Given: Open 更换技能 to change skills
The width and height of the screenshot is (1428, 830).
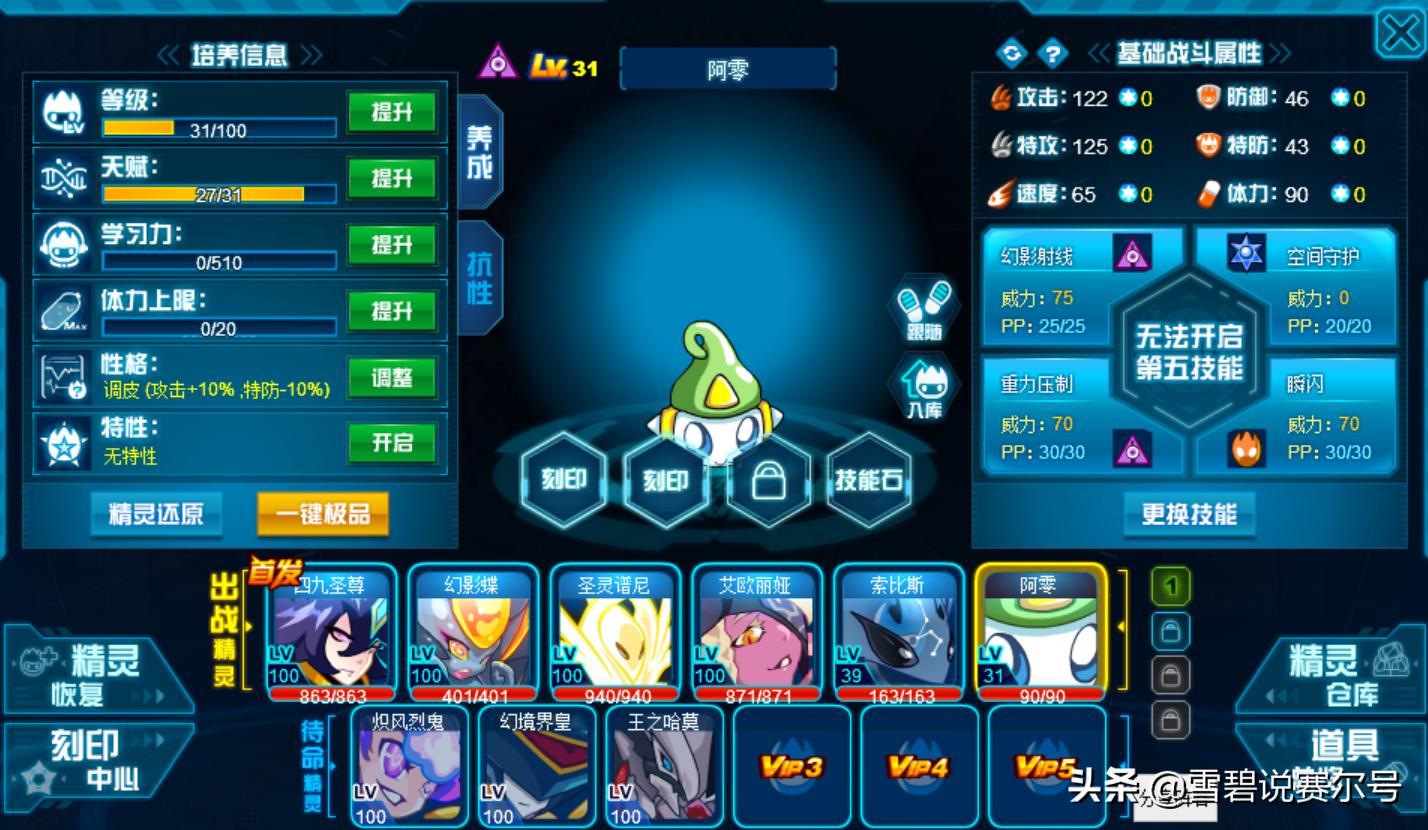Looking at the screenshot, I should 1189,515.
